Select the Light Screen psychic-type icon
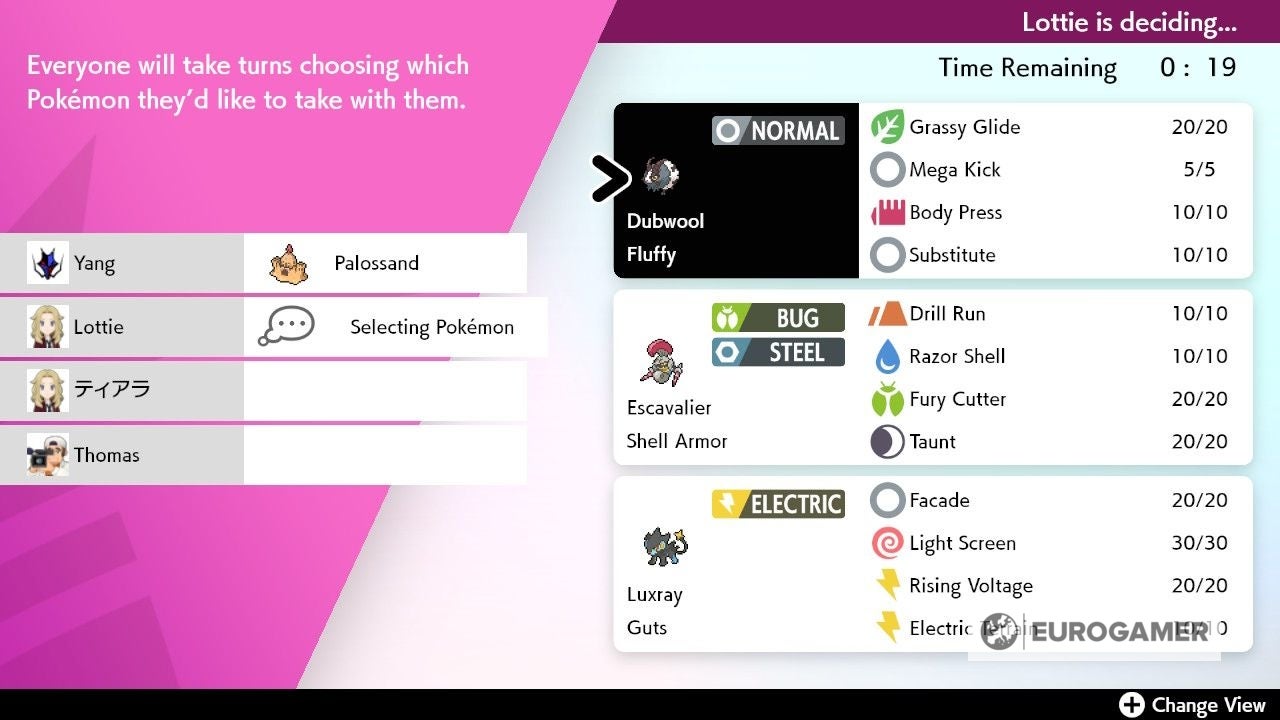The height and width of the screenshot is (720, 1280). [889, 543]
